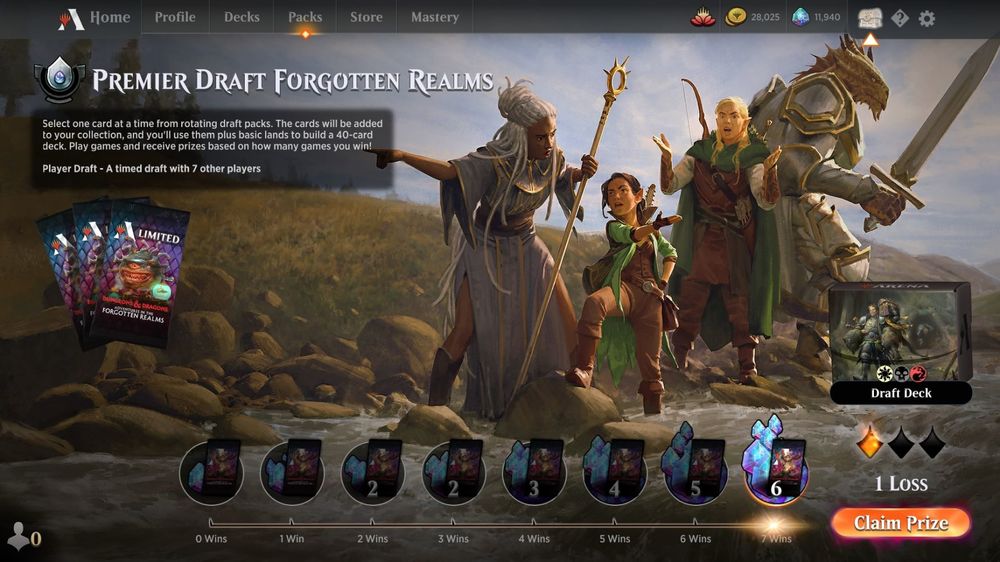The image size is (1000, 562).
Task: Open the question mark help icon
Action: pos(900,18)
